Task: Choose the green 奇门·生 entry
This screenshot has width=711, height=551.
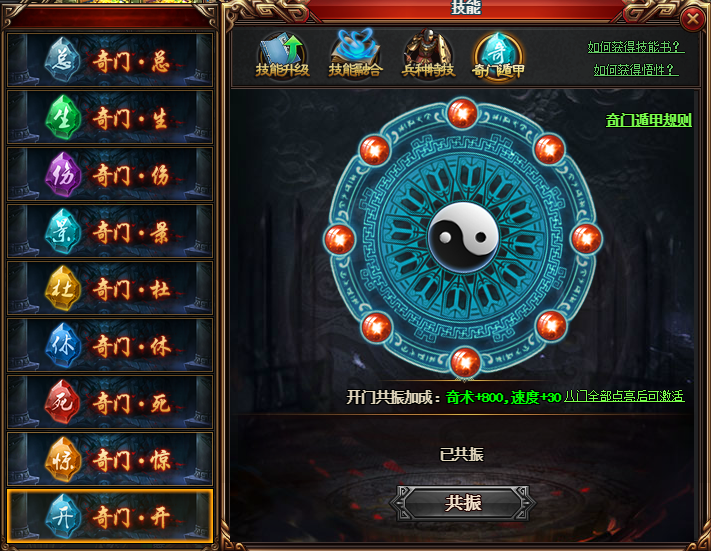Action: (110, 118)
